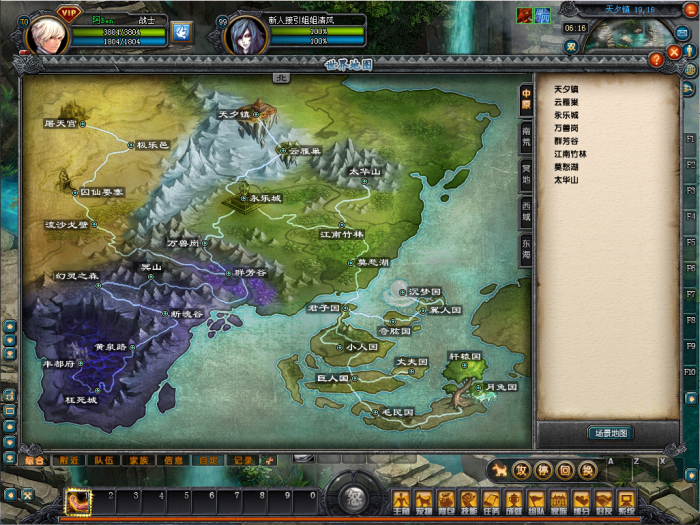700x525 pixels.
Task: Select 永乐城 in the location list
Action: [x=567, y=115]
